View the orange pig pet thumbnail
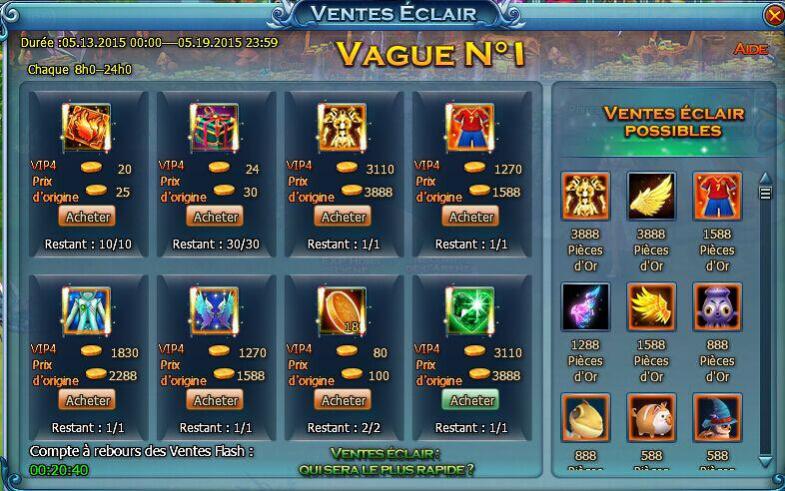 click(x=651, y=417)
